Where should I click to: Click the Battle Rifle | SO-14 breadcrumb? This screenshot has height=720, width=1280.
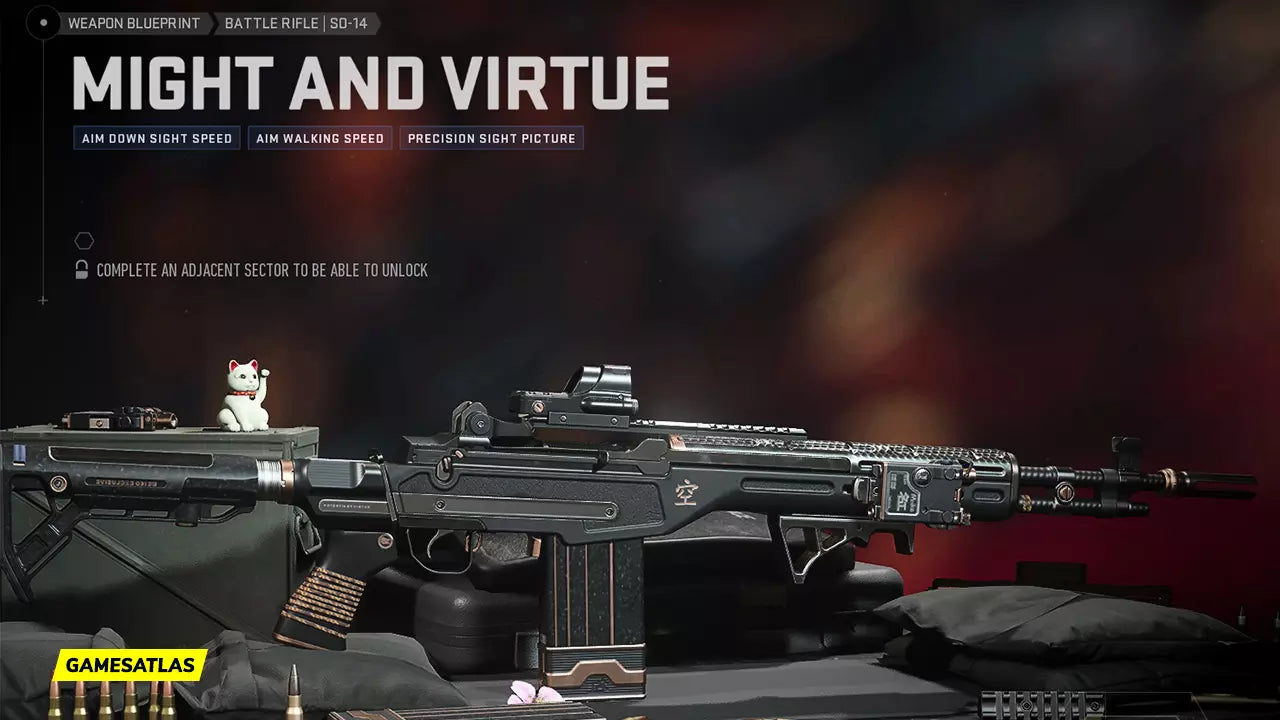(x=295, y=23)
